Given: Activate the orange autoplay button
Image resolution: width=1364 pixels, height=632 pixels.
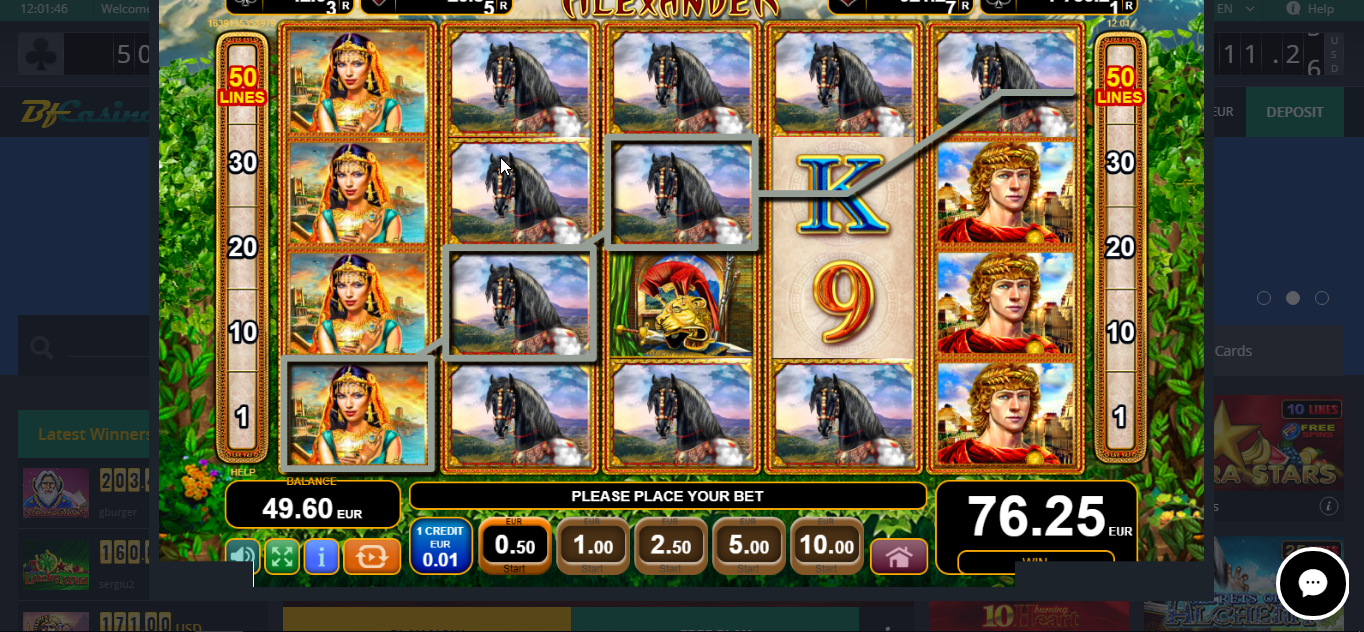Looking at the screenshot, I should coord(372,556).
